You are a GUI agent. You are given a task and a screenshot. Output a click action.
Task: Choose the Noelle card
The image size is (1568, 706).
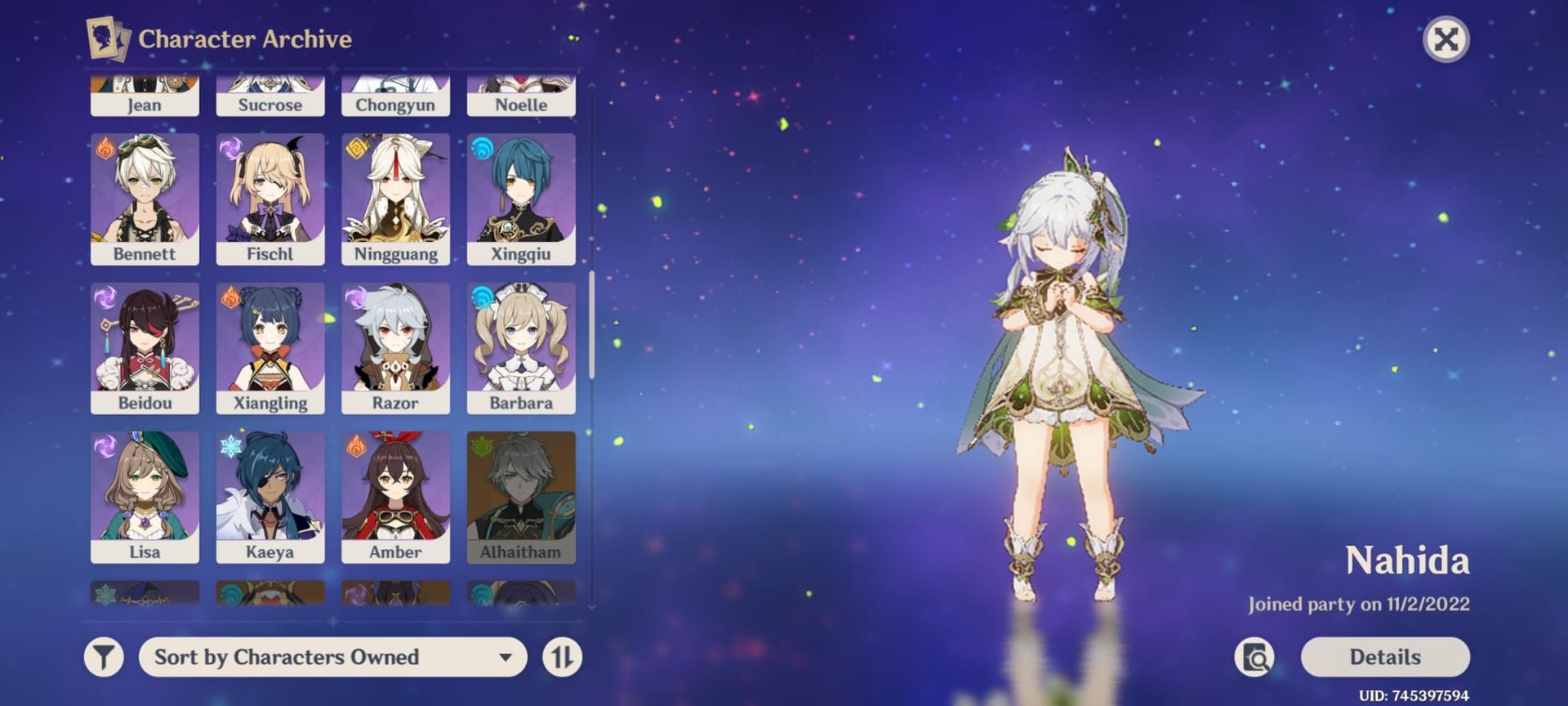(x=521, y=98)
